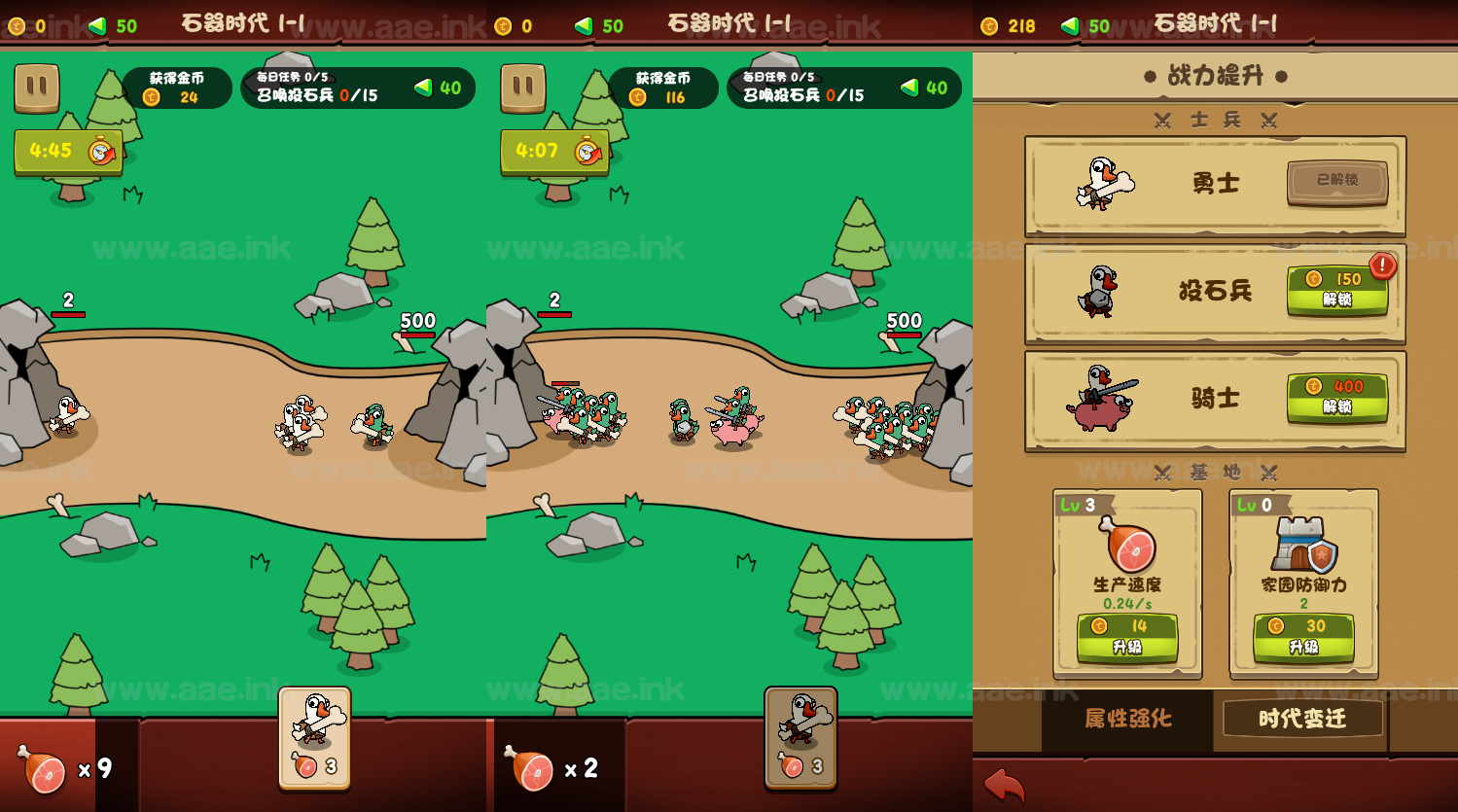Select the greyed-out goose warrior card
1458x812 pixels.
click(x=800, y=737)
